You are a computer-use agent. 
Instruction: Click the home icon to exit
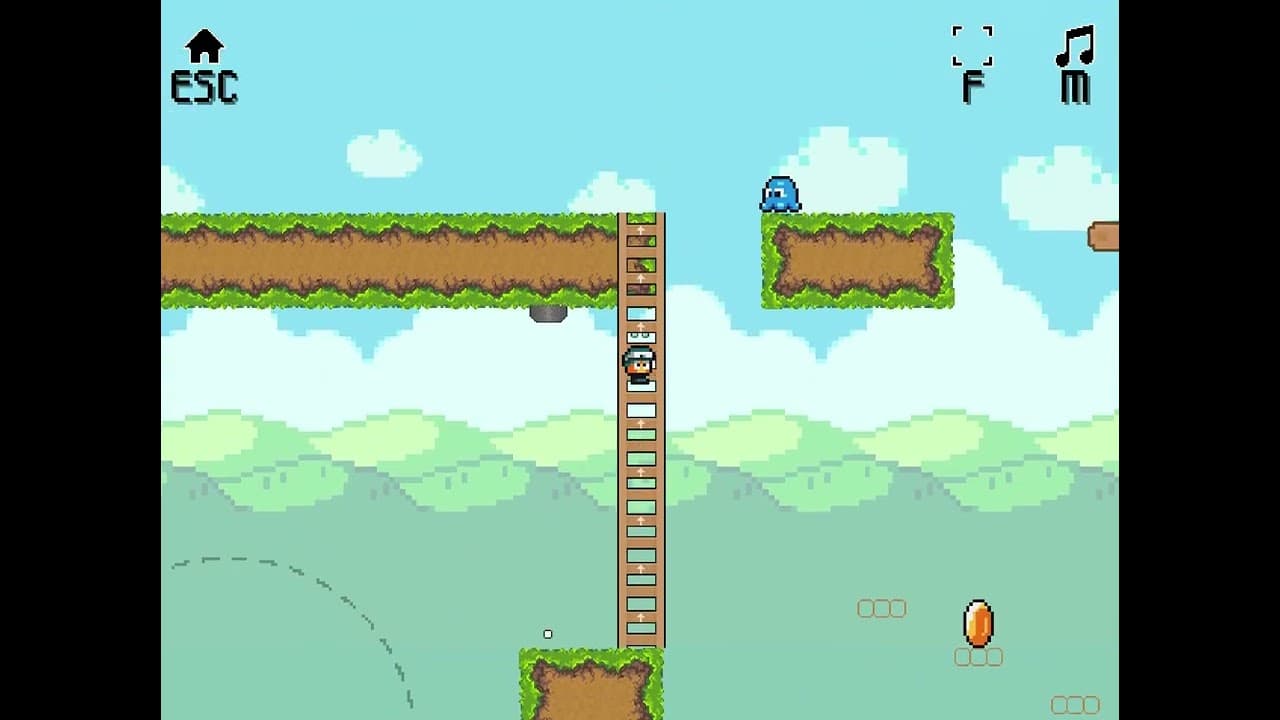click(x=204, y=47)
